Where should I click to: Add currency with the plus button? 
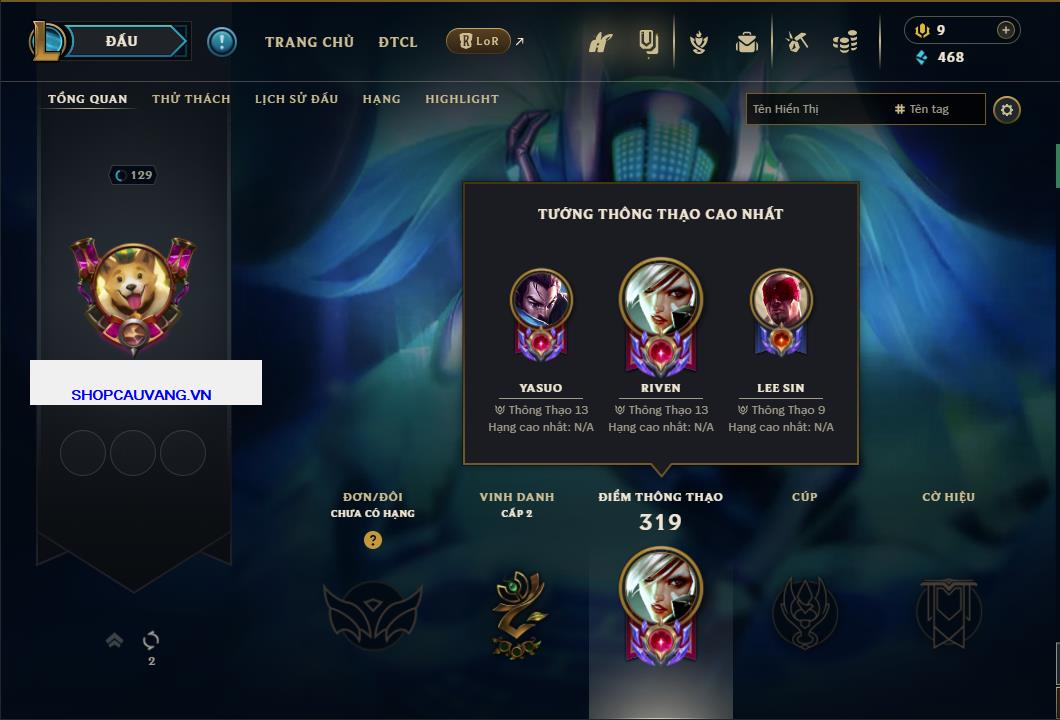point(1006,30)
